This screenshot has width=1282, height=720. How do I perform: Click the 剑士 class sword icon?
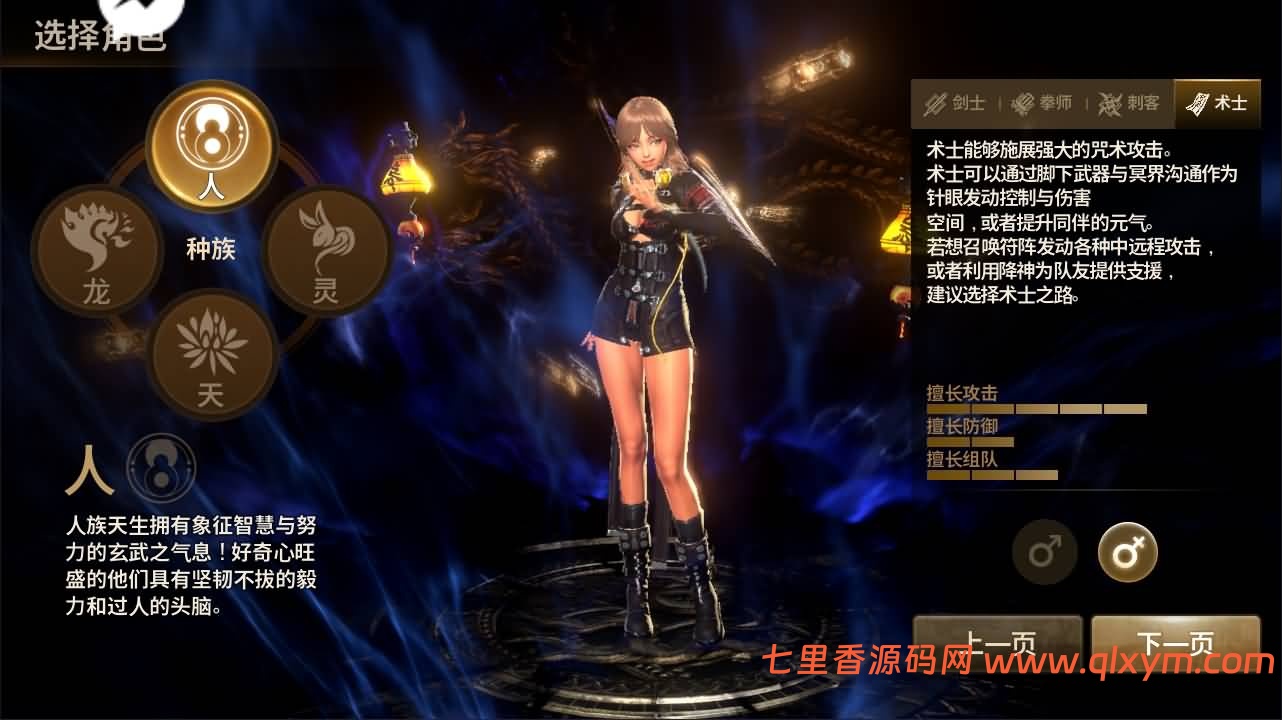coord(938,103)
